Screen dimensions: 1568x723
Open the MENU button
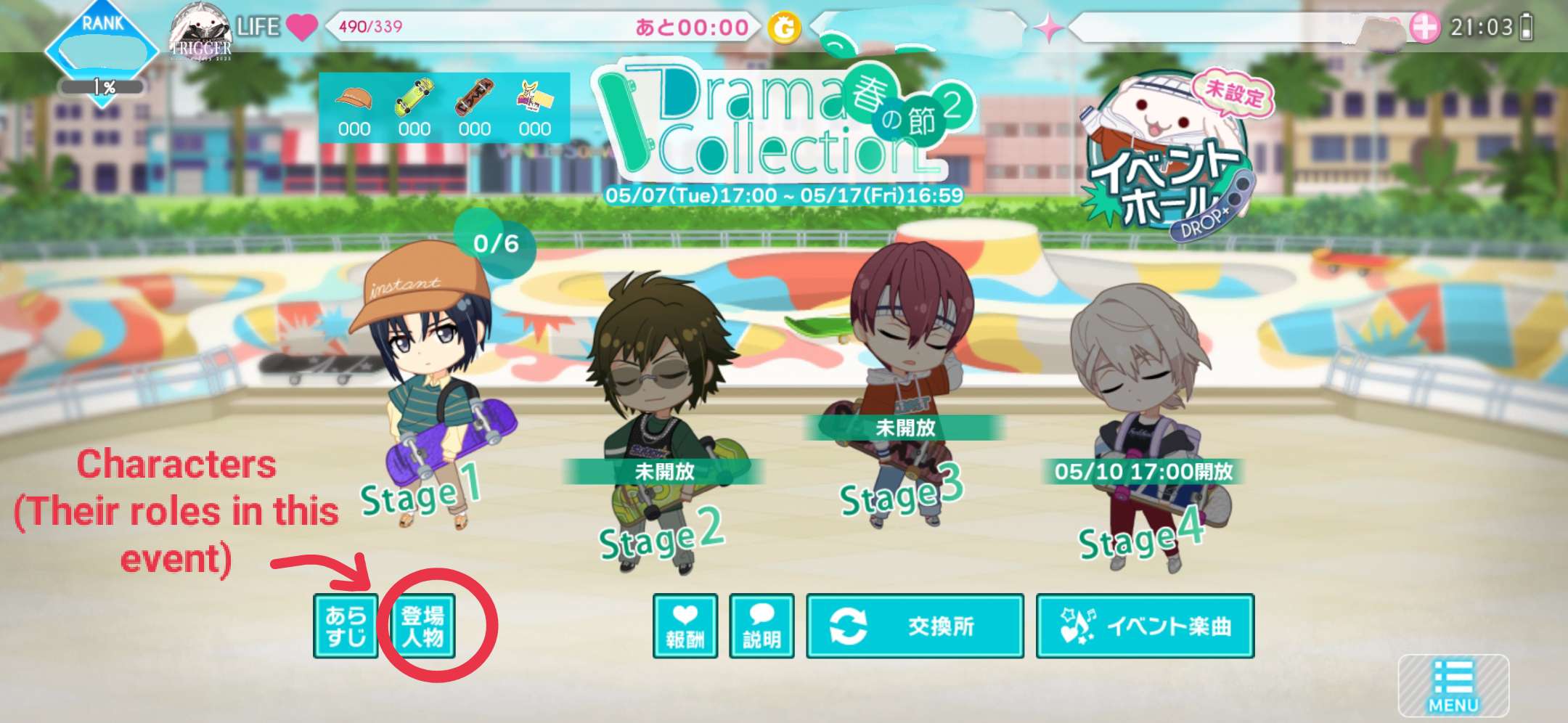pos(1453,686)
